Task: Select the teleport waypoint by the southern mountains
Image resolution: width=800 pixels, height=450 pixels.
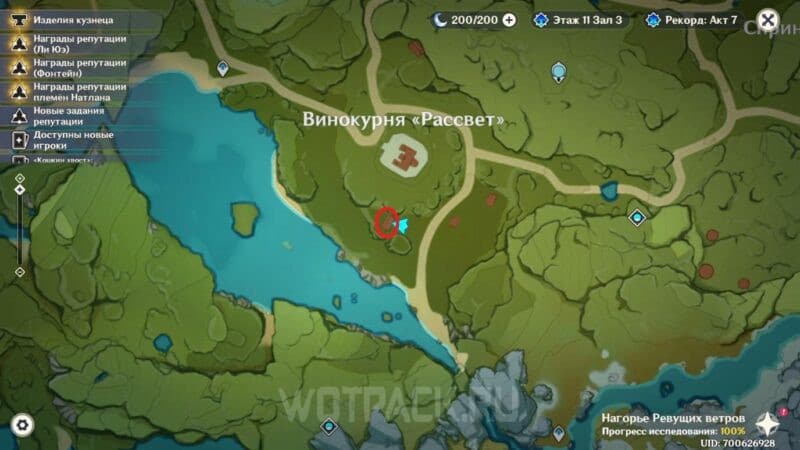Action: click(x=328, y=427)
